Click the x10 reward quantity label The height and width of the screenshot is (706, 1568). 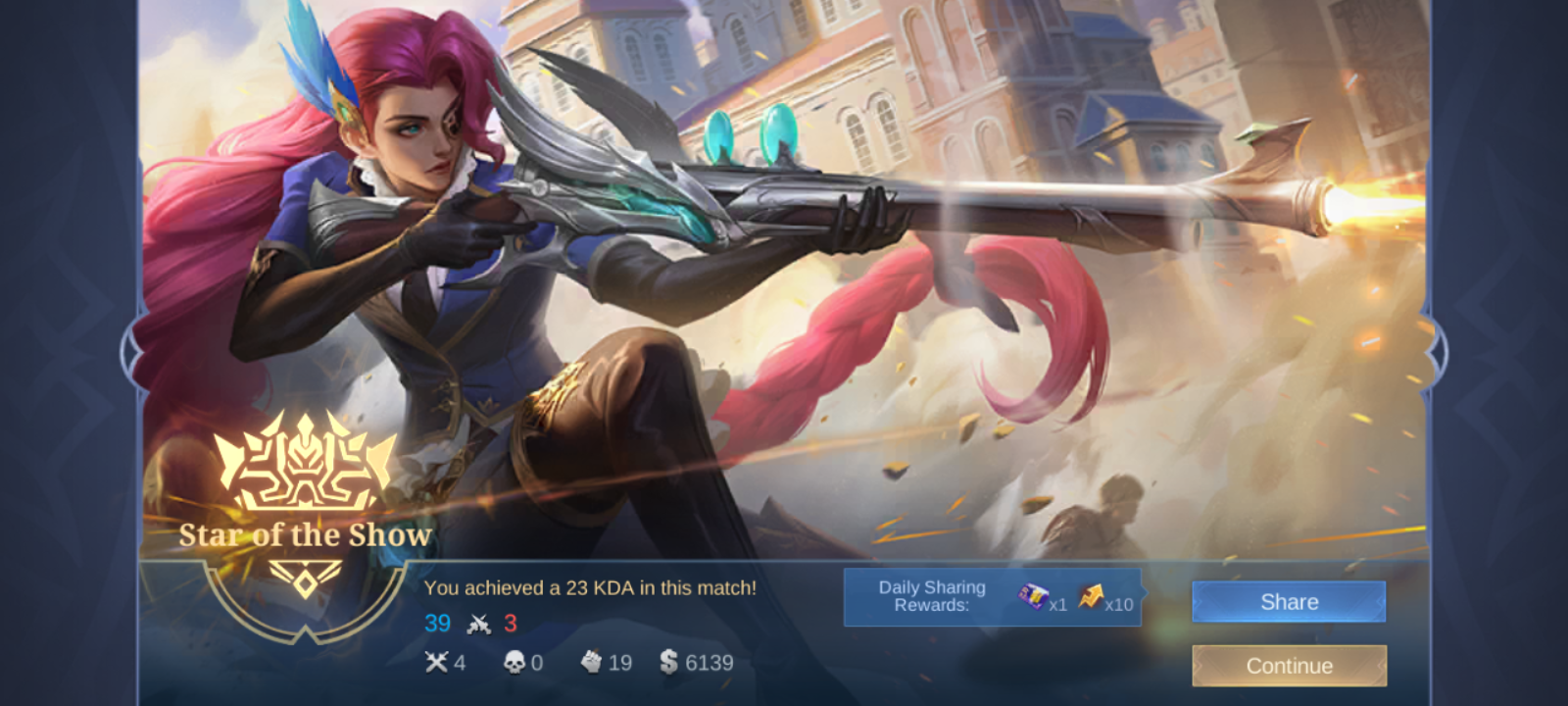[x=1121, y=605]
